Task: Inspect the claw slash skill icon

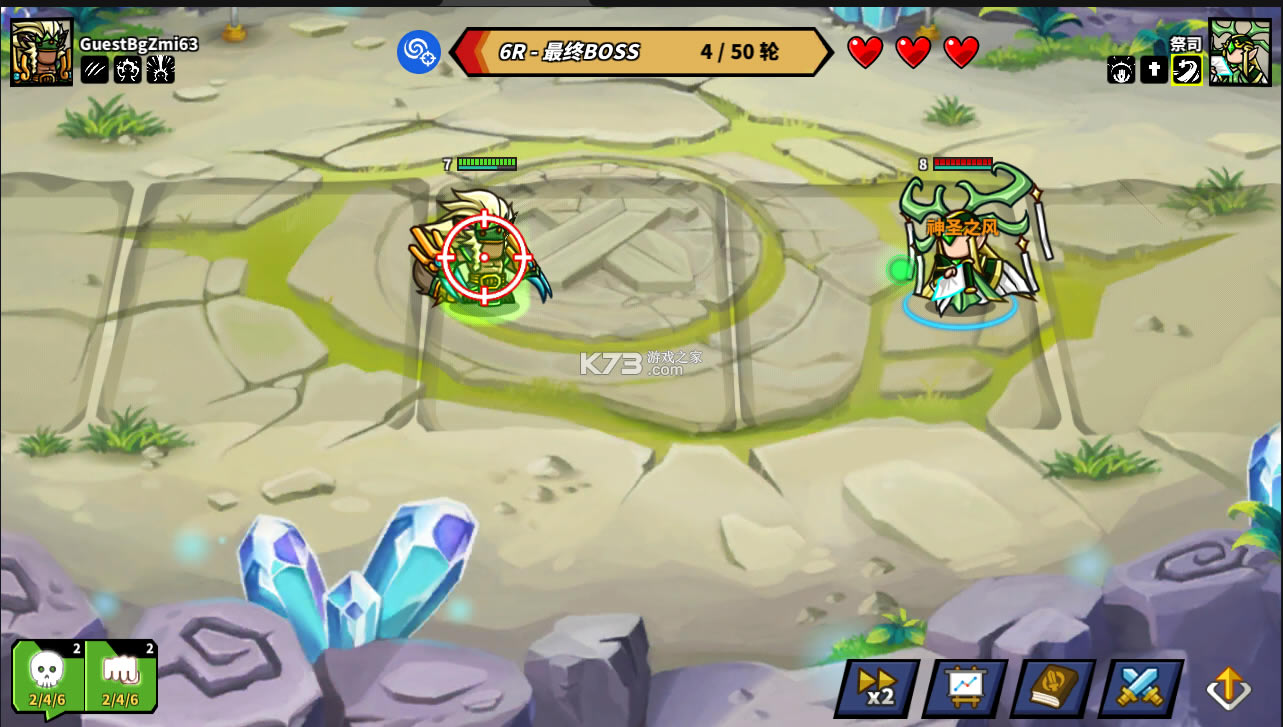Action: pos(95,69)
